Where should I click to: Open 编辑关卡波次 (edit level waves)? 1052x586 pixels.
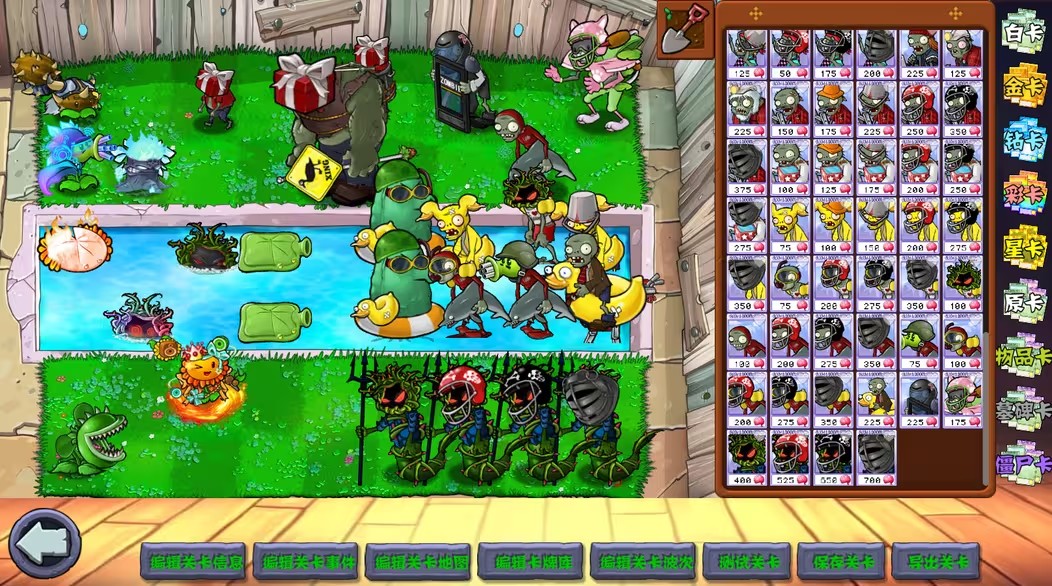641,562
